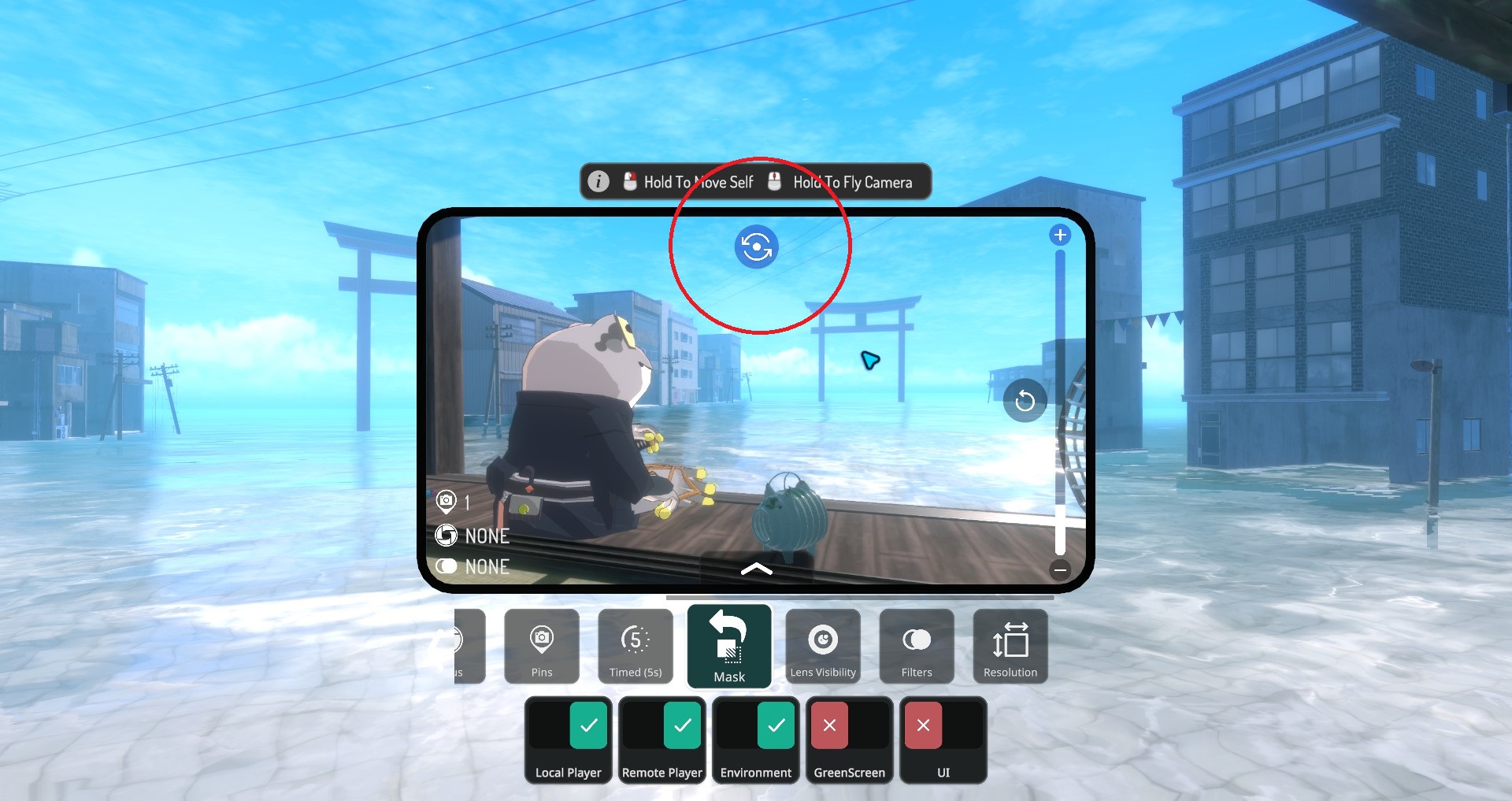Switch to the Mask tab
Image resolution: width=1512 pixels, height=801 pixels.
click(728, 647)
